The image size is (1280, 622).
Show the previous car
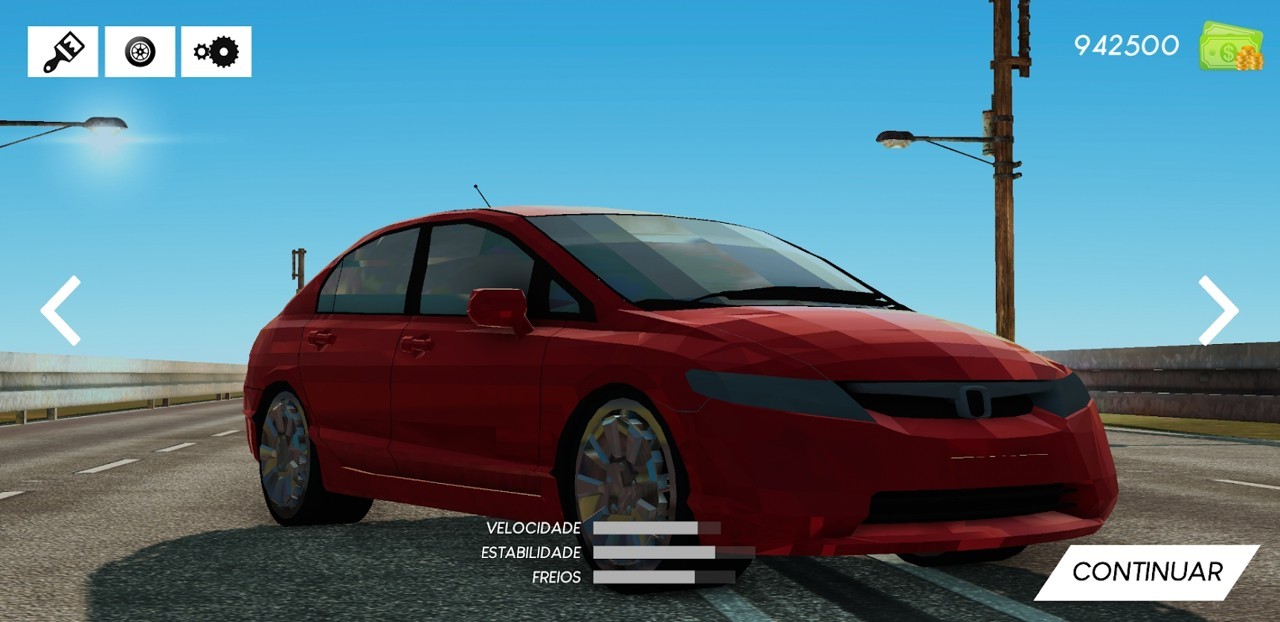tap(61, 311)
